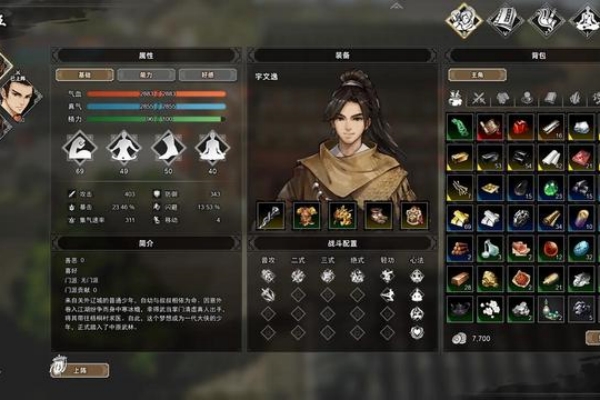
Task: Open the character panel diamond icon
Action: click(463, 17)
